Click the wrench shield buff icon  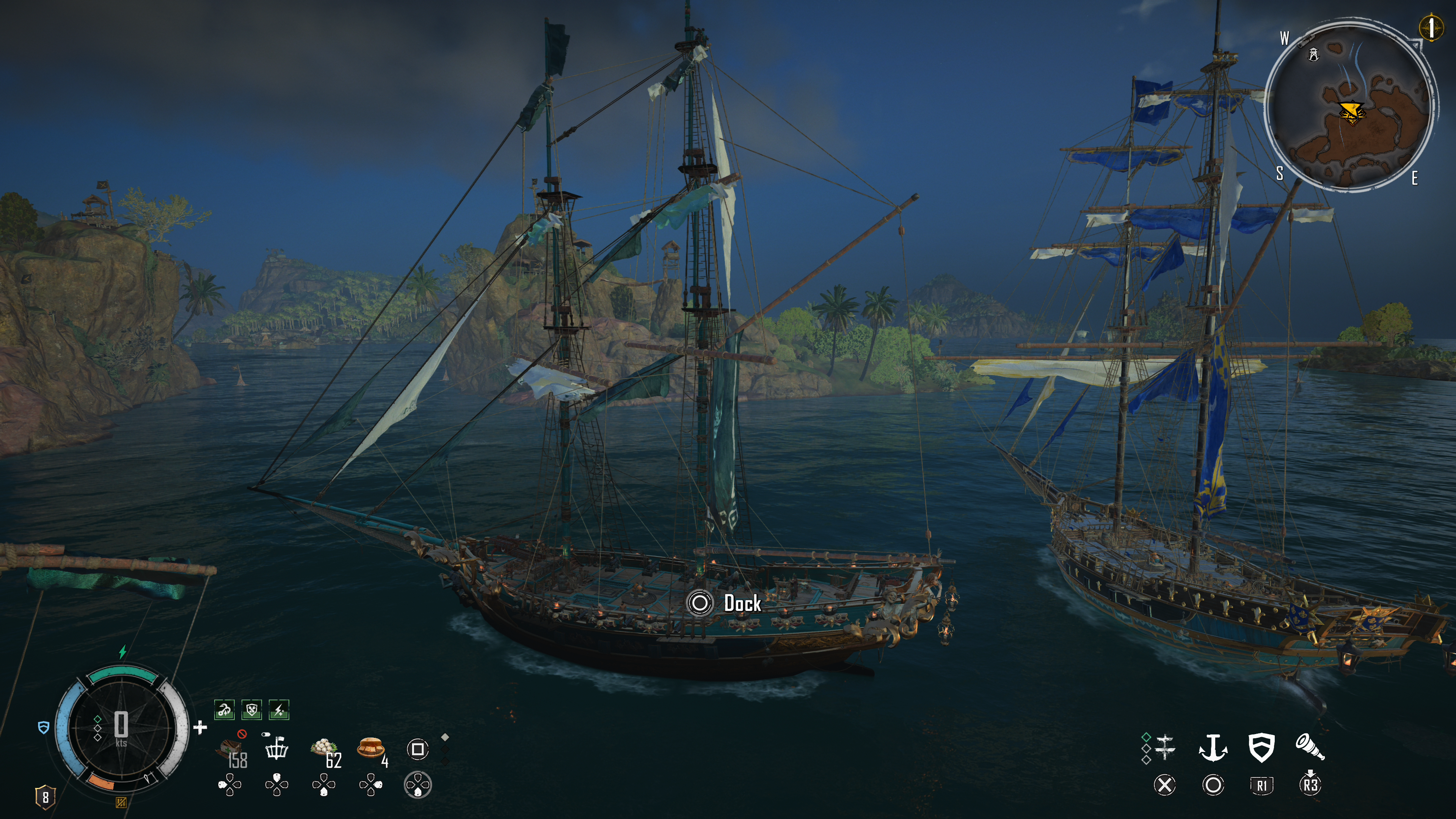[x=251, y=709]
